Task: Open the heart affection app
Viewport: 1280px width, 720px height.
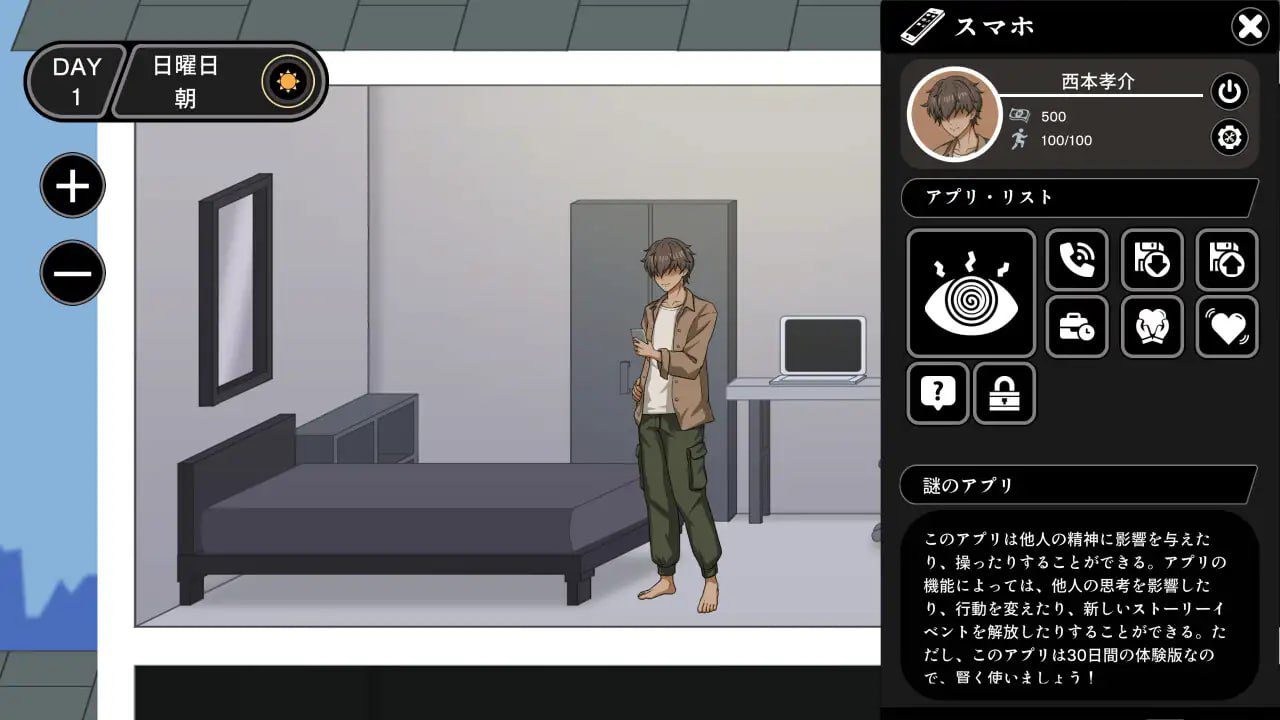Action: pyautogui.click(x=1227, y=327)
